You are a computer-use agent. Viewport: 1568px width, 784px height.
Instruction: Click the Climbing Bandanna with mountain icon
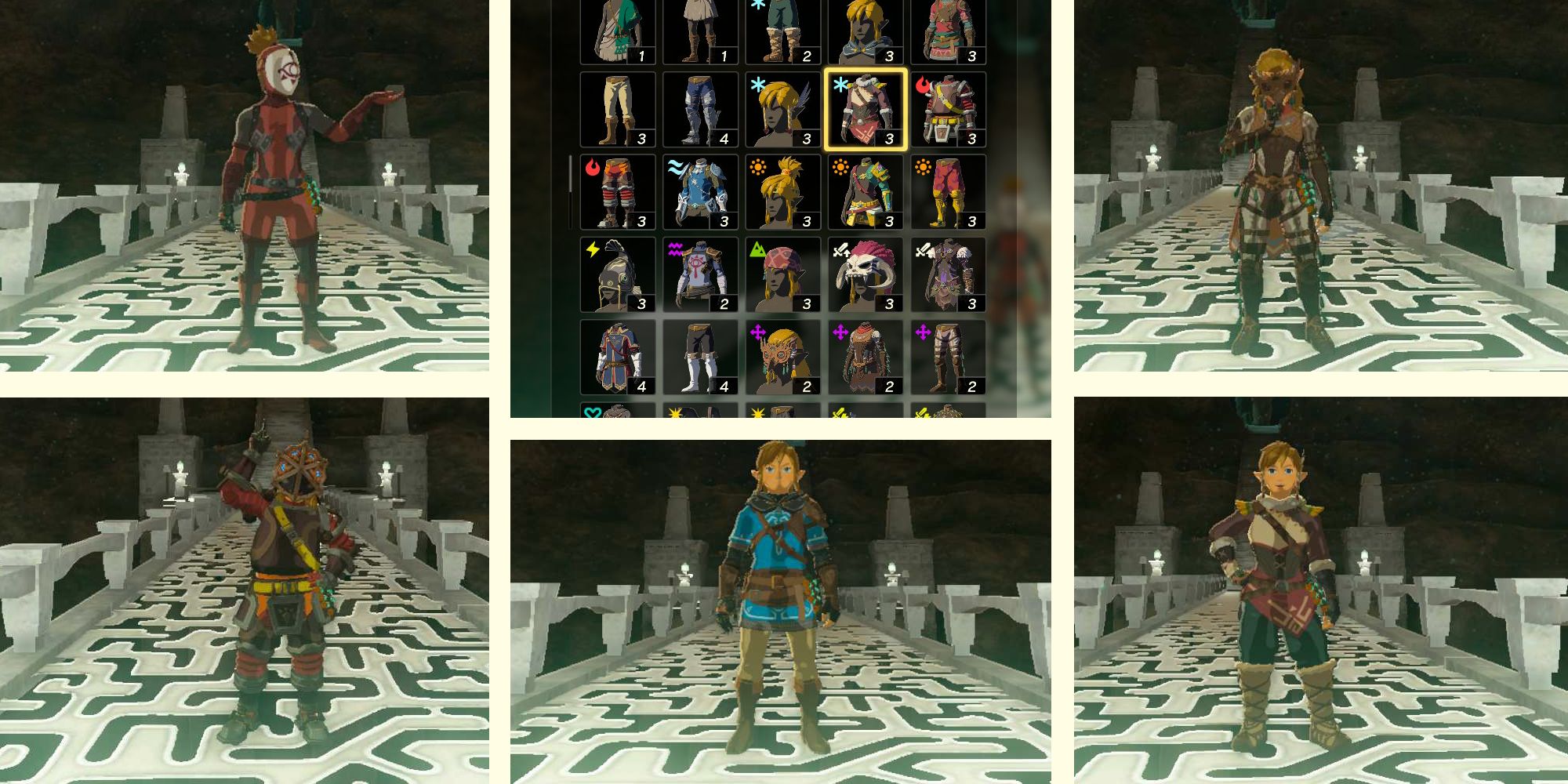click(782, 274)
